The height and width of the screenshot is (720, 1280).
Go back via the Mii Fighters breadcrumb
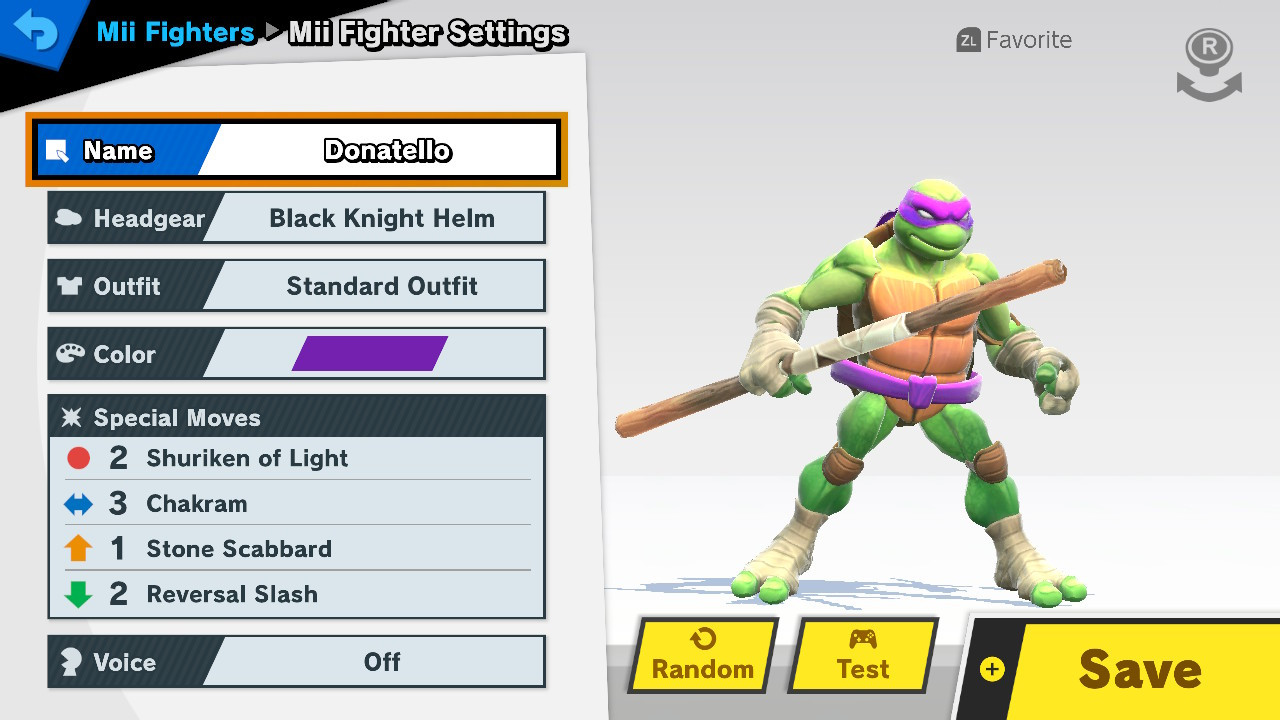pyautogui.click(x=175, y=32)
